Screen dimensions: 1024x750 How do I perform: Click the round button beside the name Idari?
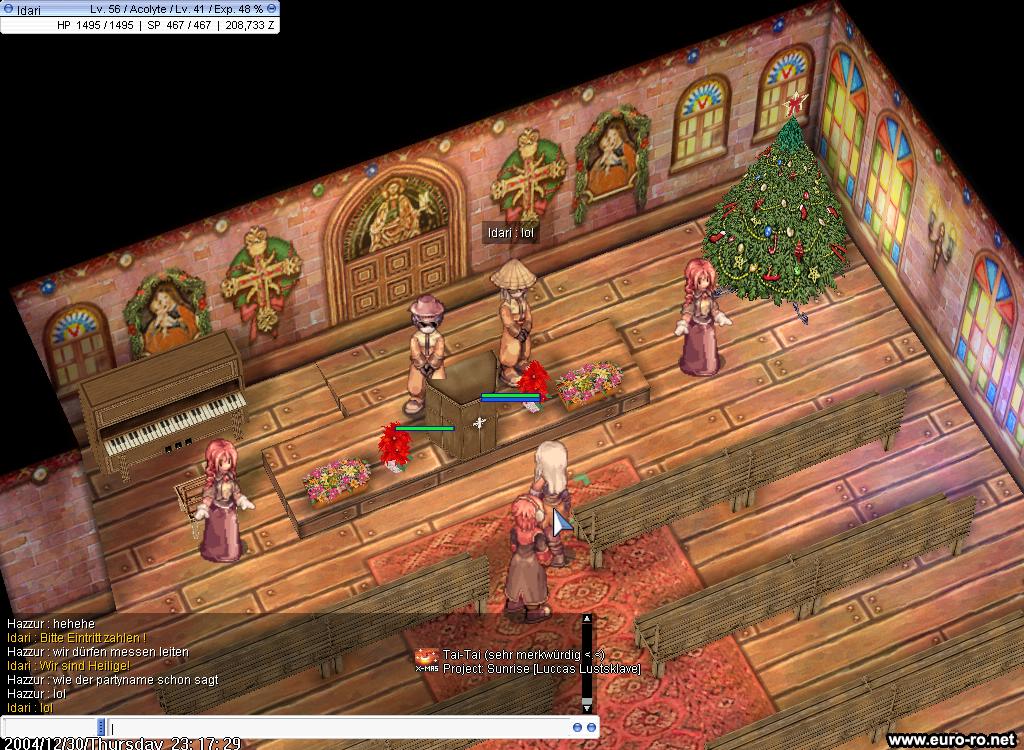[8, 9]
